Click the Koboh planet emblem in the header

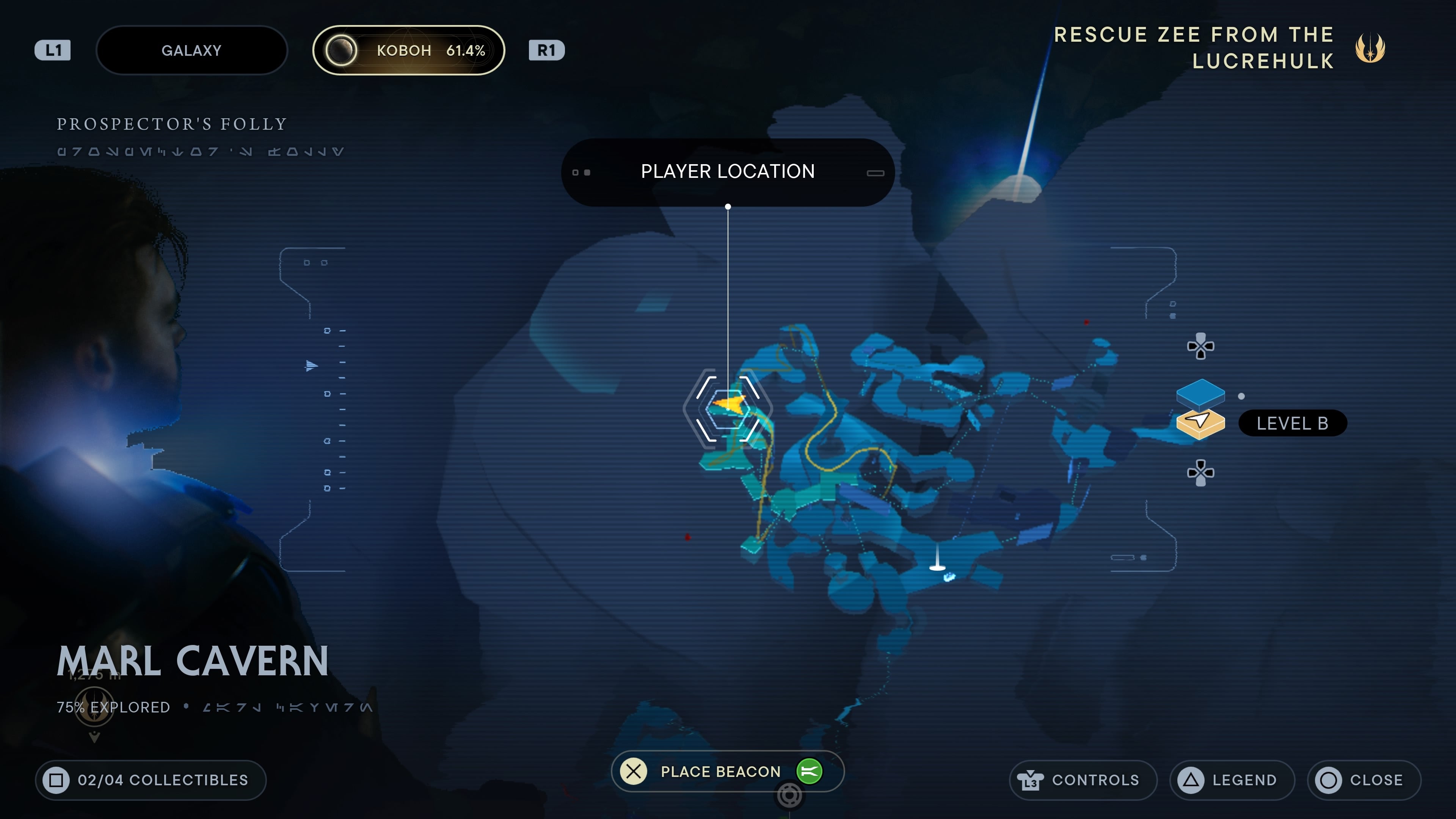pos(341,50)
